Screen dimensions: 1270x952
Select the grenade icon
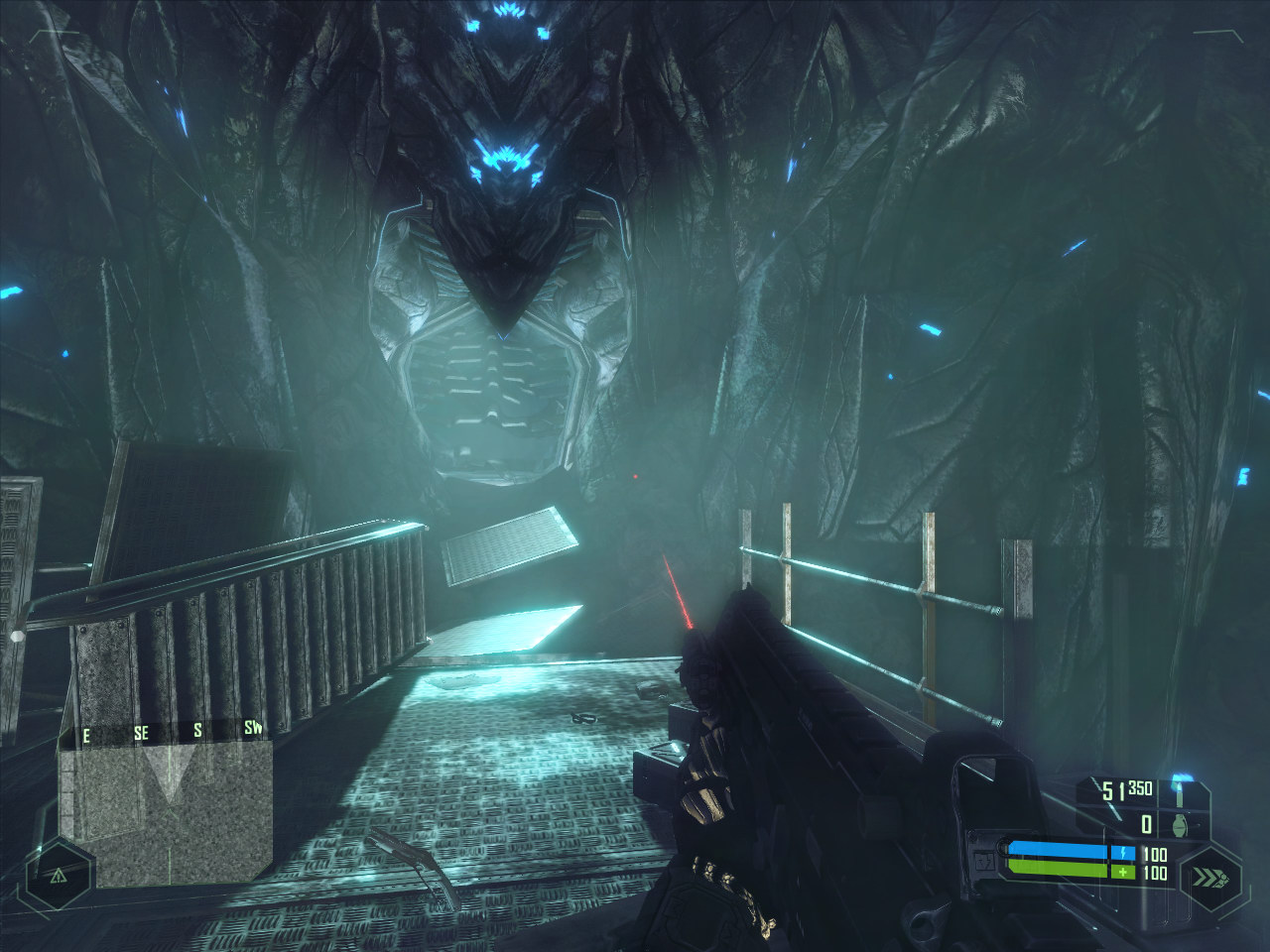tap(1179, 824)
